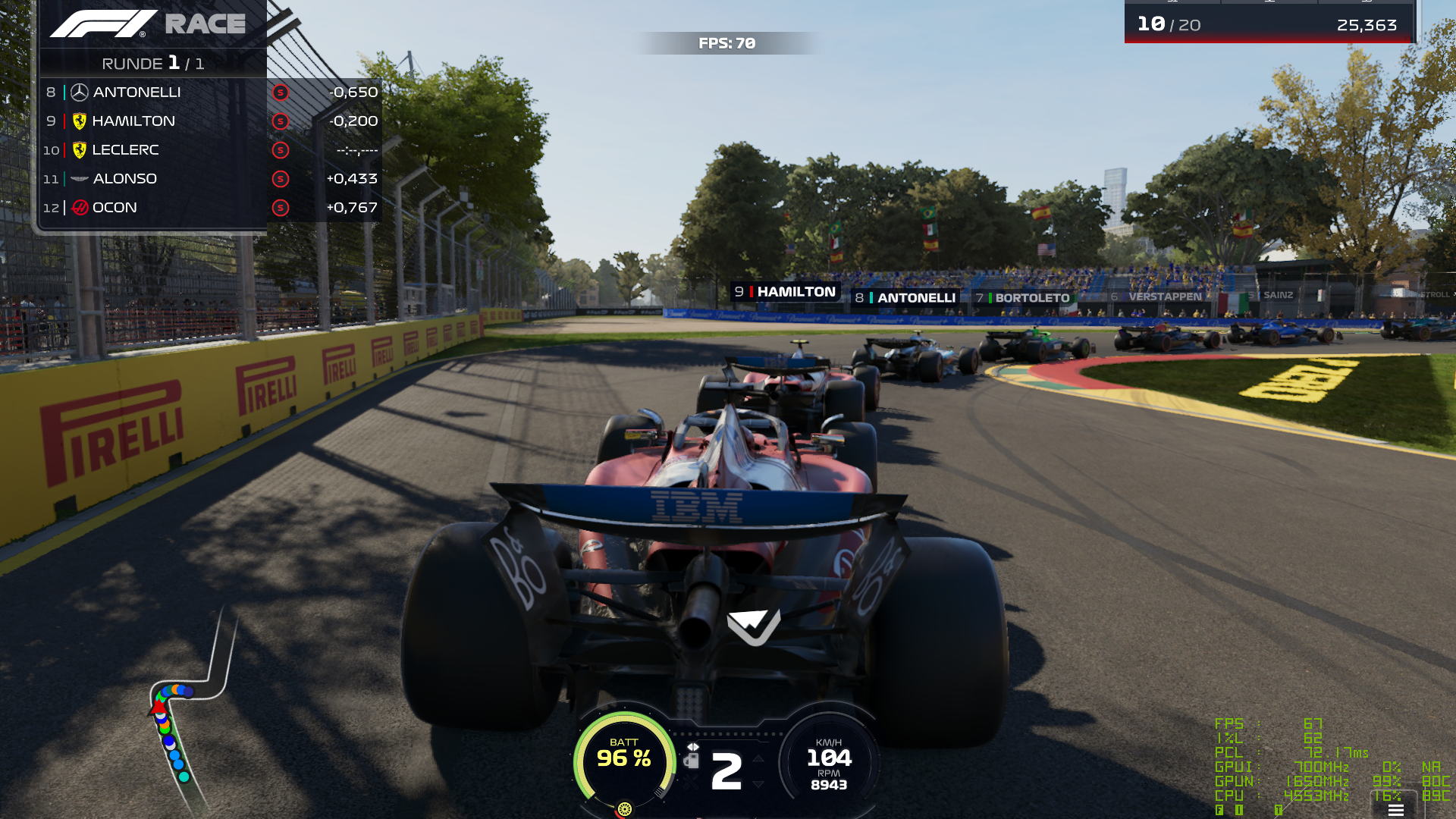Pick Alonso's row in the standings
The width and height of the screenshot is (1456, 819).
210,179
